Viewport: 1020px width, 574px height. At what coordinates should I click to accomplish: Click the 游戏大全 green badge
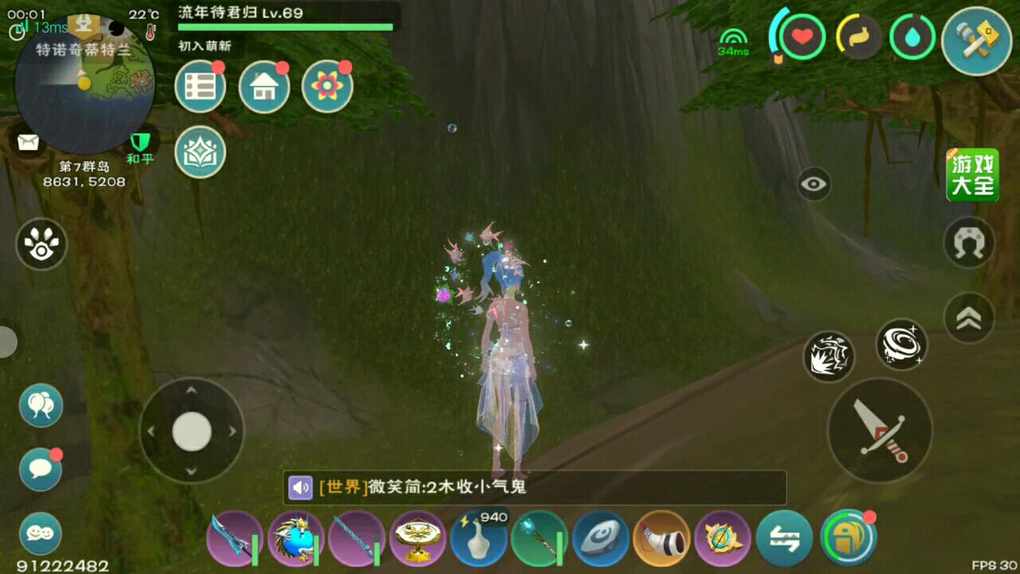972,175
